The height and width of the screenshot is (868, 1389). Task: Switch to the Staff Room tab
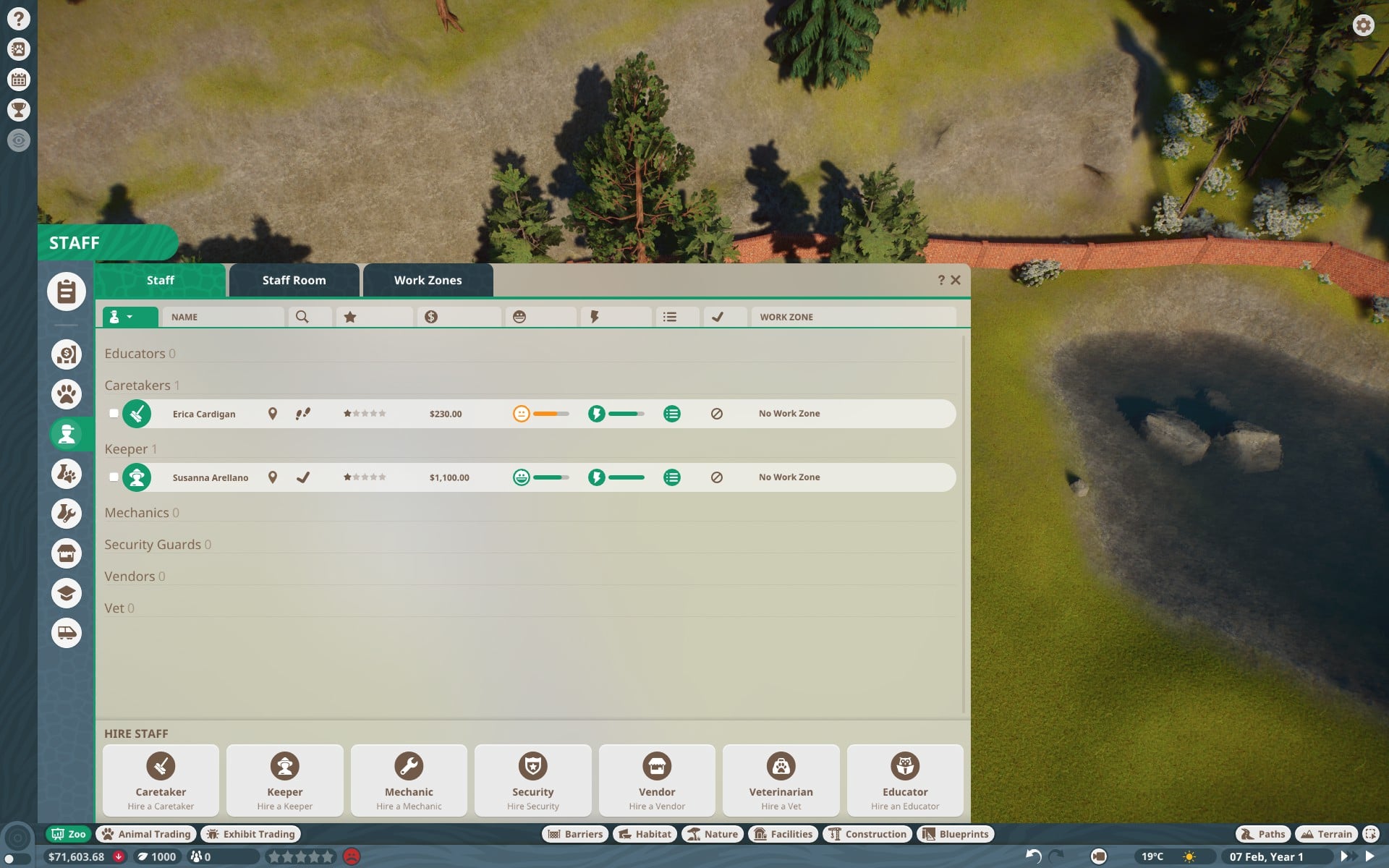tap(294, 280)
